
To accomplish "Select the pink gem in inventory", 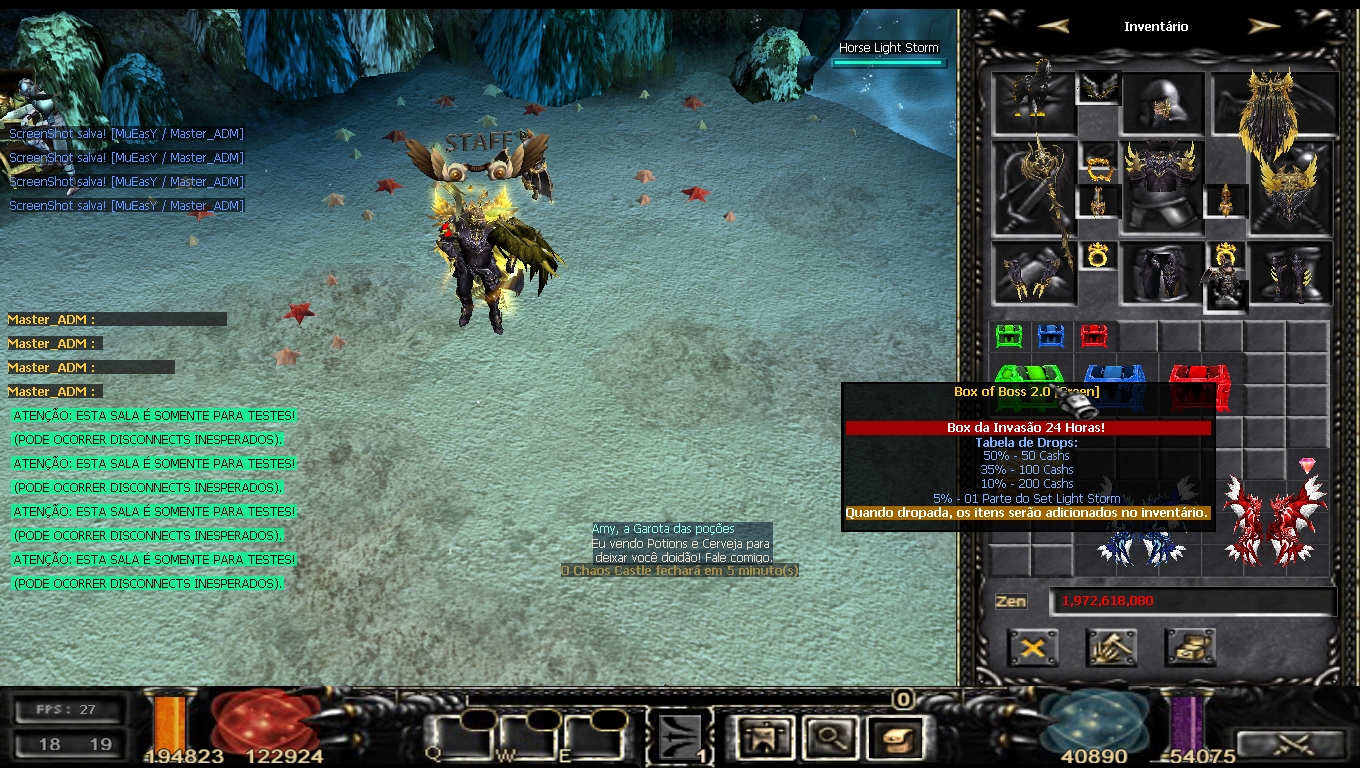I will coord(1307,466).
